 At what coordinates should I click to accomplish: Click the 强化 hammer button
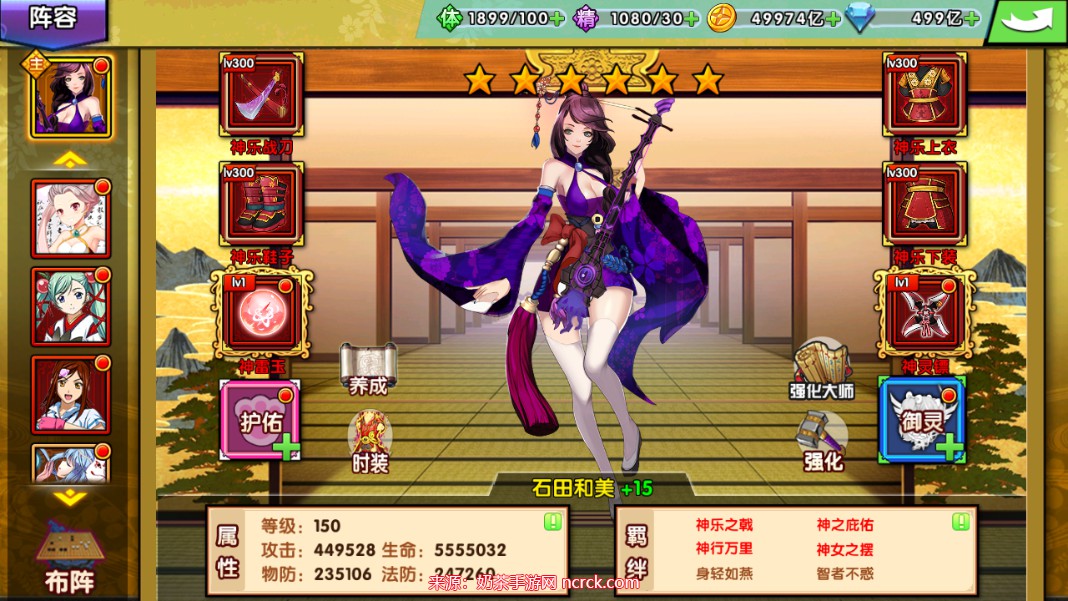pos(823,441)
